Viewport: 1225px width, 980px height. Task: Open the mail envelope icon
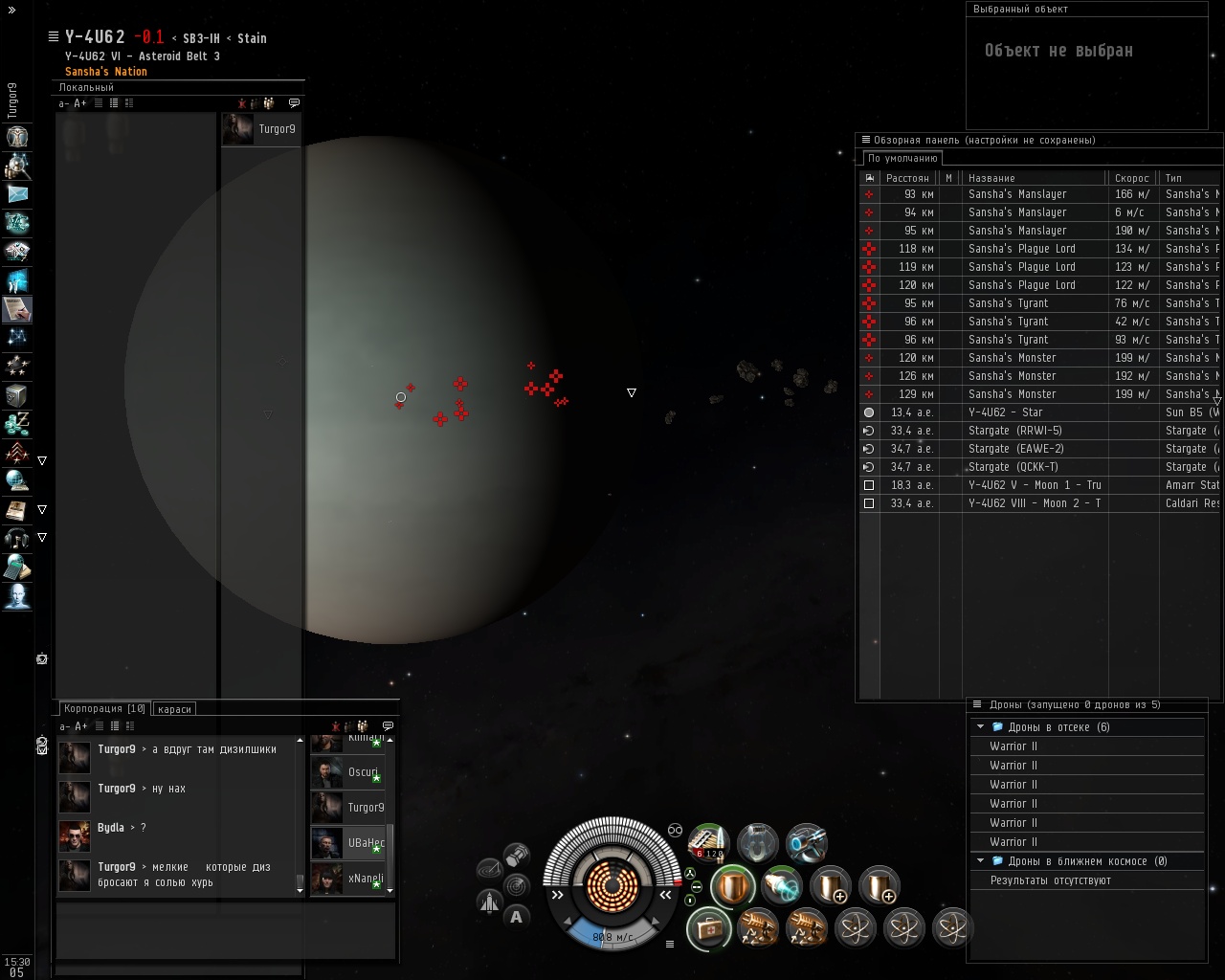pyautogui.click(x=17, y=193)
